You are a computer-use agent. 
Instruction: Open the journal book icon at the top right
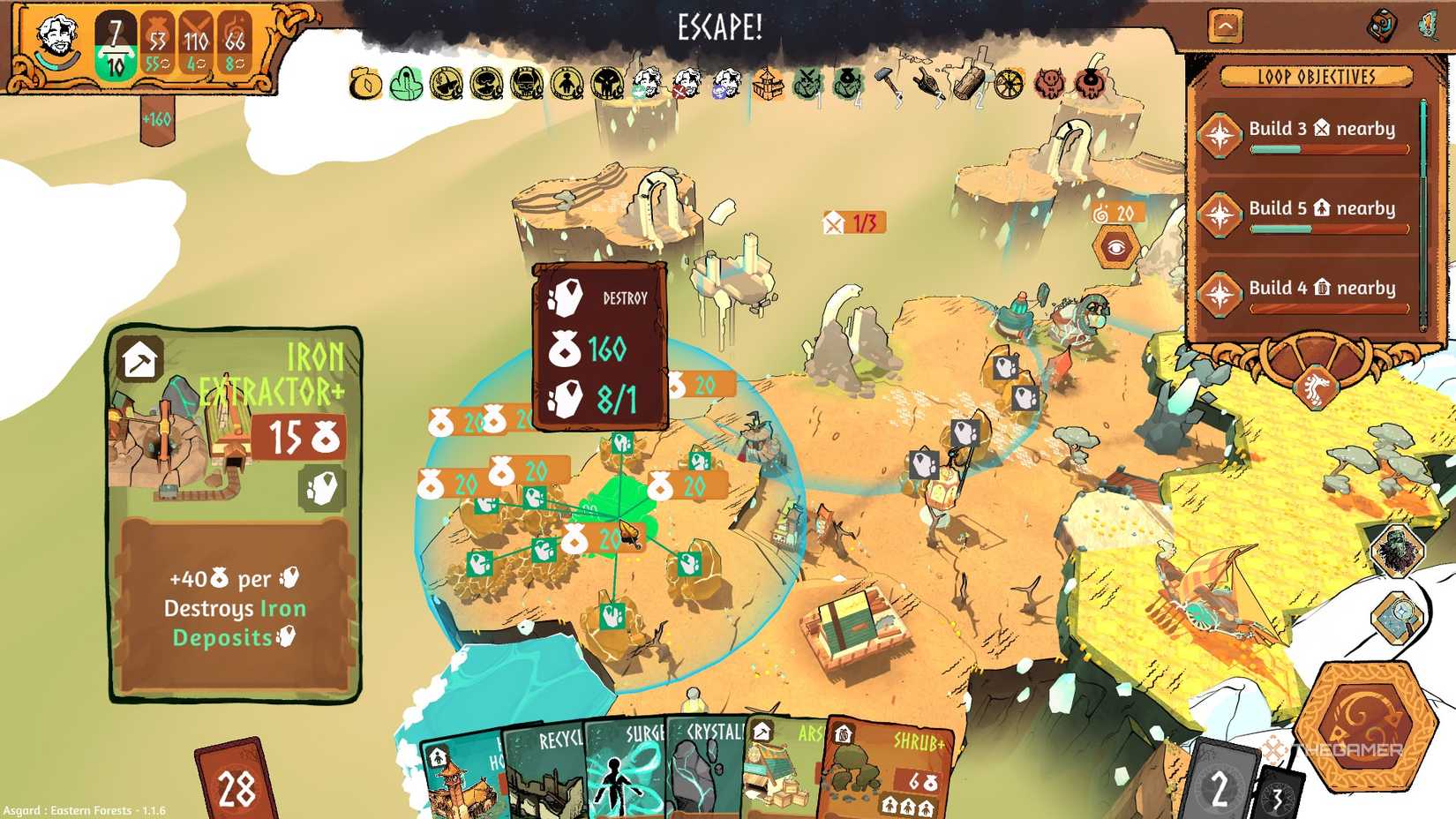point(1383,26)
